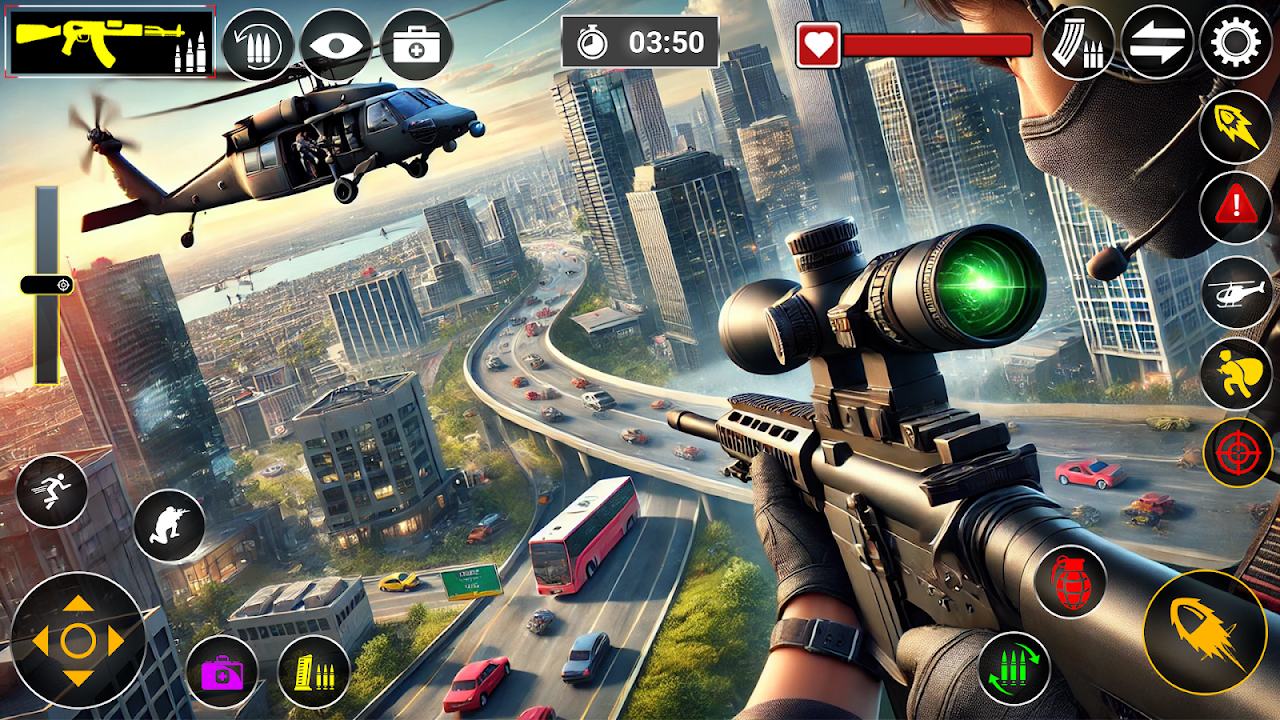The image size is (1280, 720).
Task: Open the gear settings menu
Action: pos(1236,43)
